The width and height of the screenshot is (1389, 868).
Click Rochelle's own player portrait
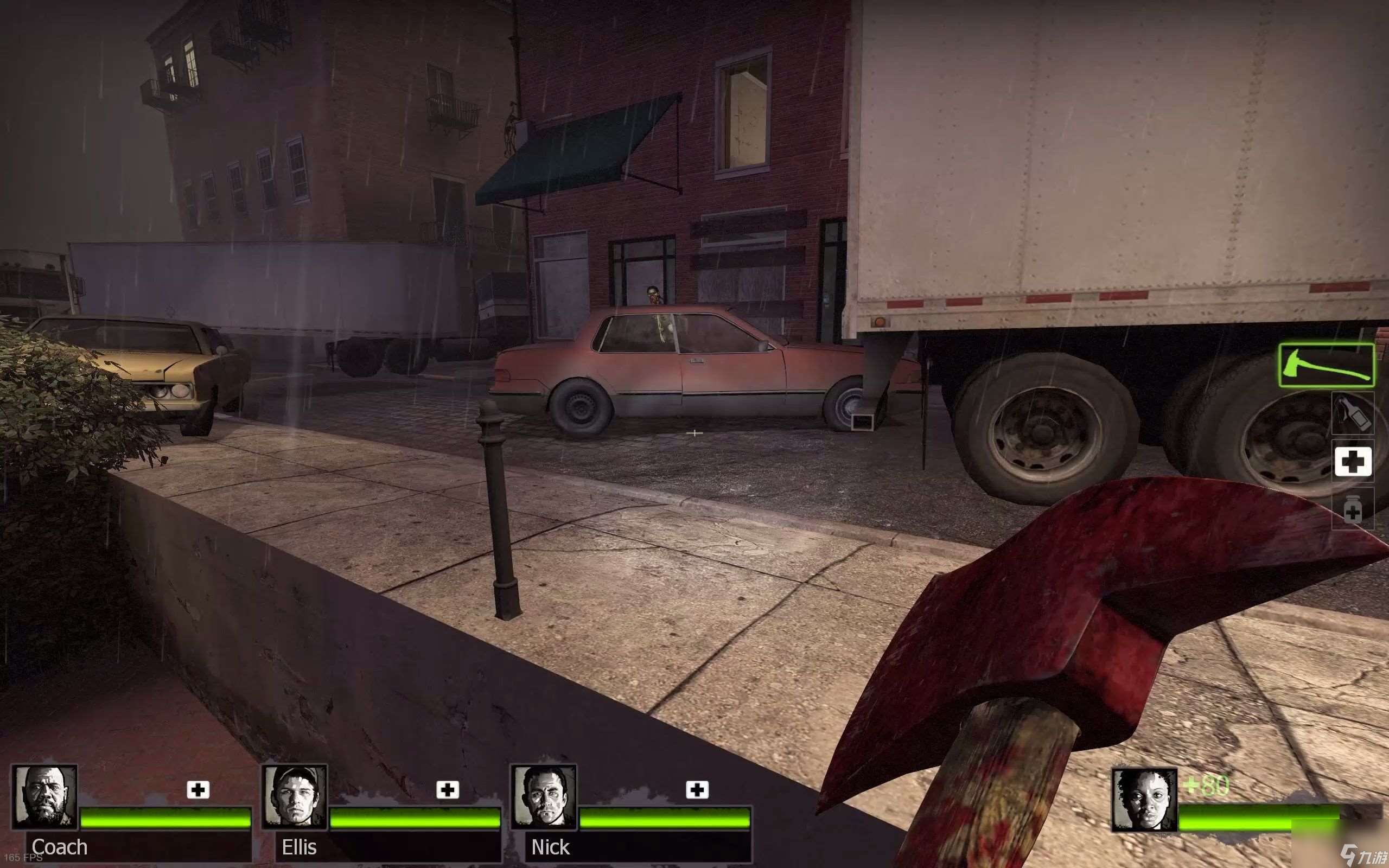pos(1144,799)
